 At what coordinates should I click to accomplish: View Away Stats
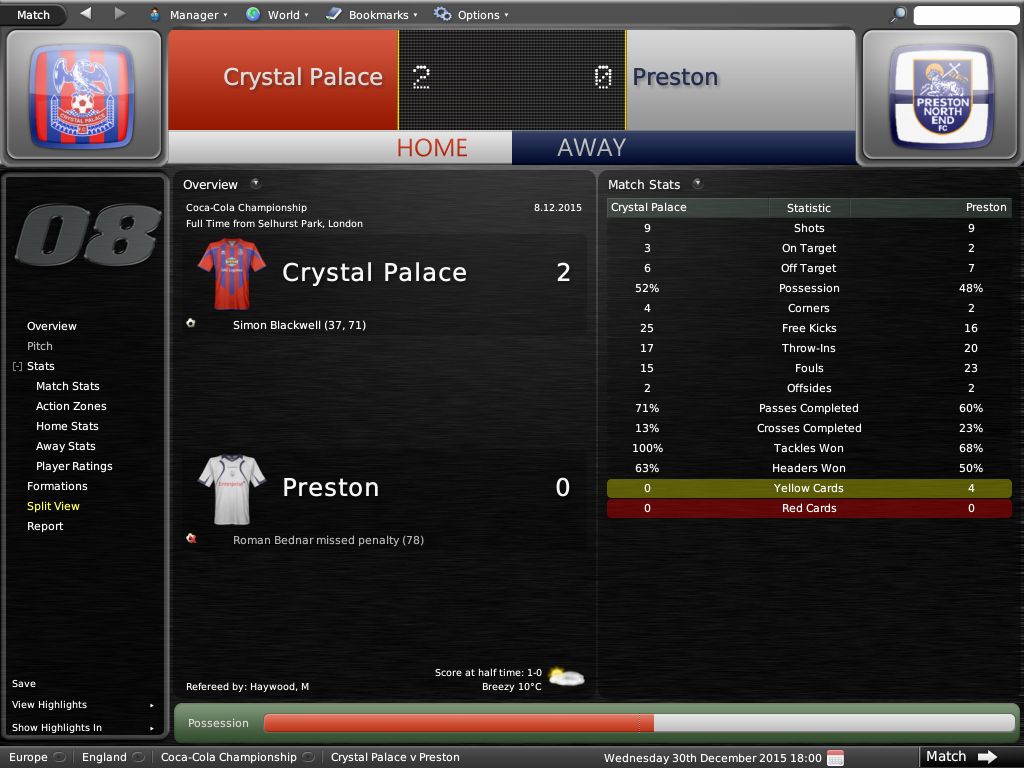point(66,446)
